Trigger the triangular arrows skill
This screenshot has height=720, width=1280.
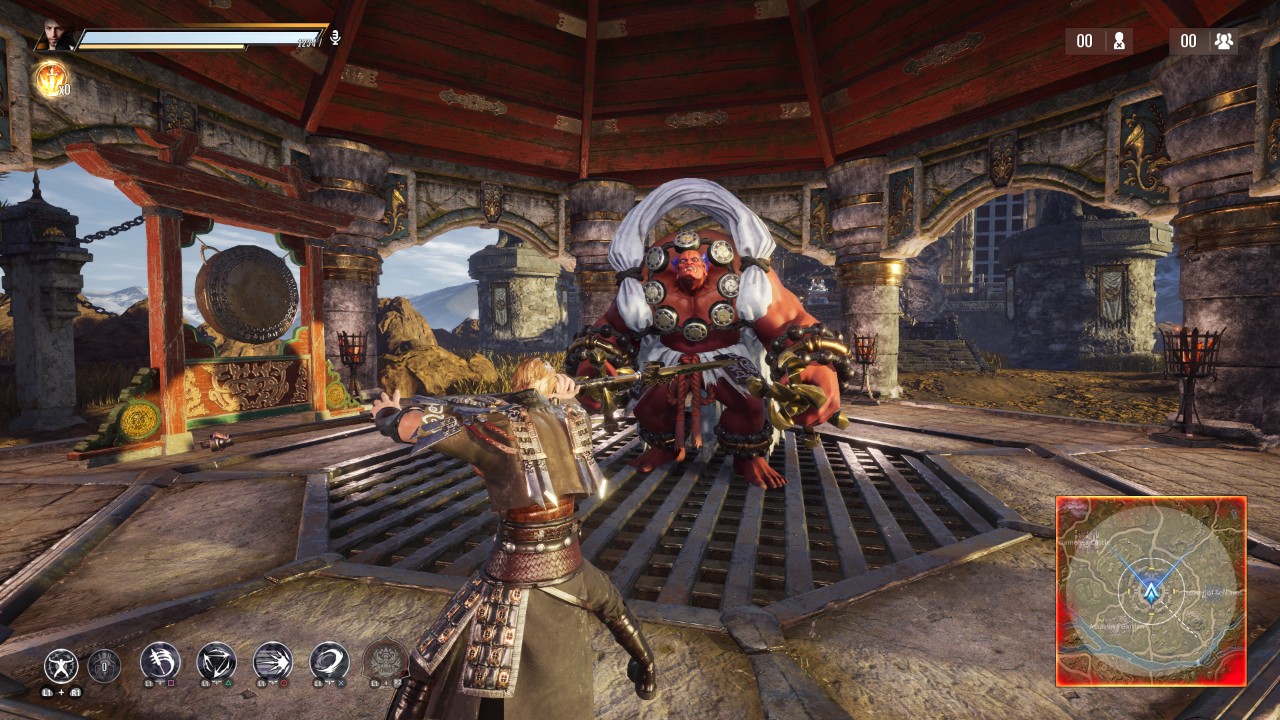216,661
